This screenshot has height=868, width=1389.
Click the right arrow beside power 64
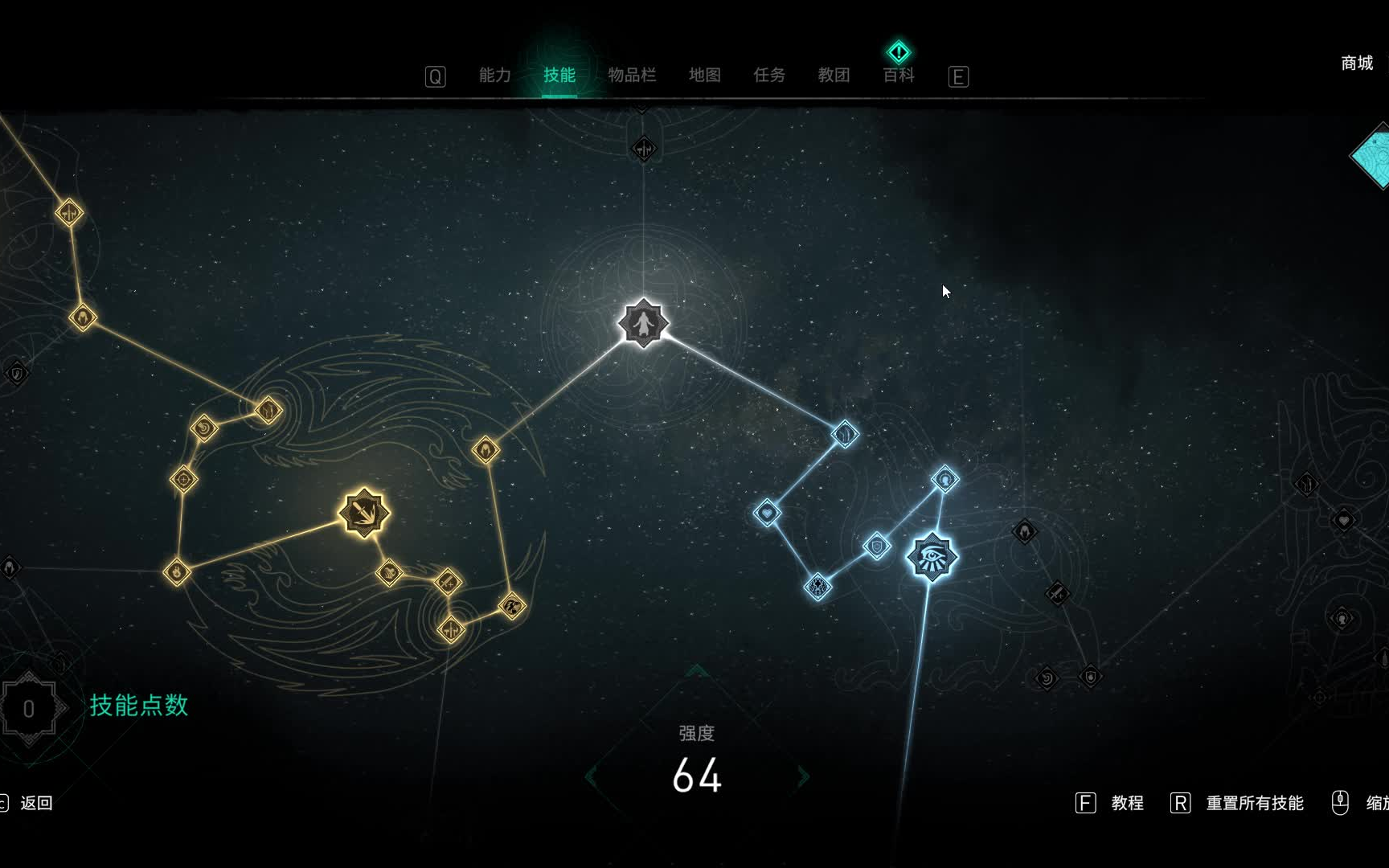pos(803,776)
